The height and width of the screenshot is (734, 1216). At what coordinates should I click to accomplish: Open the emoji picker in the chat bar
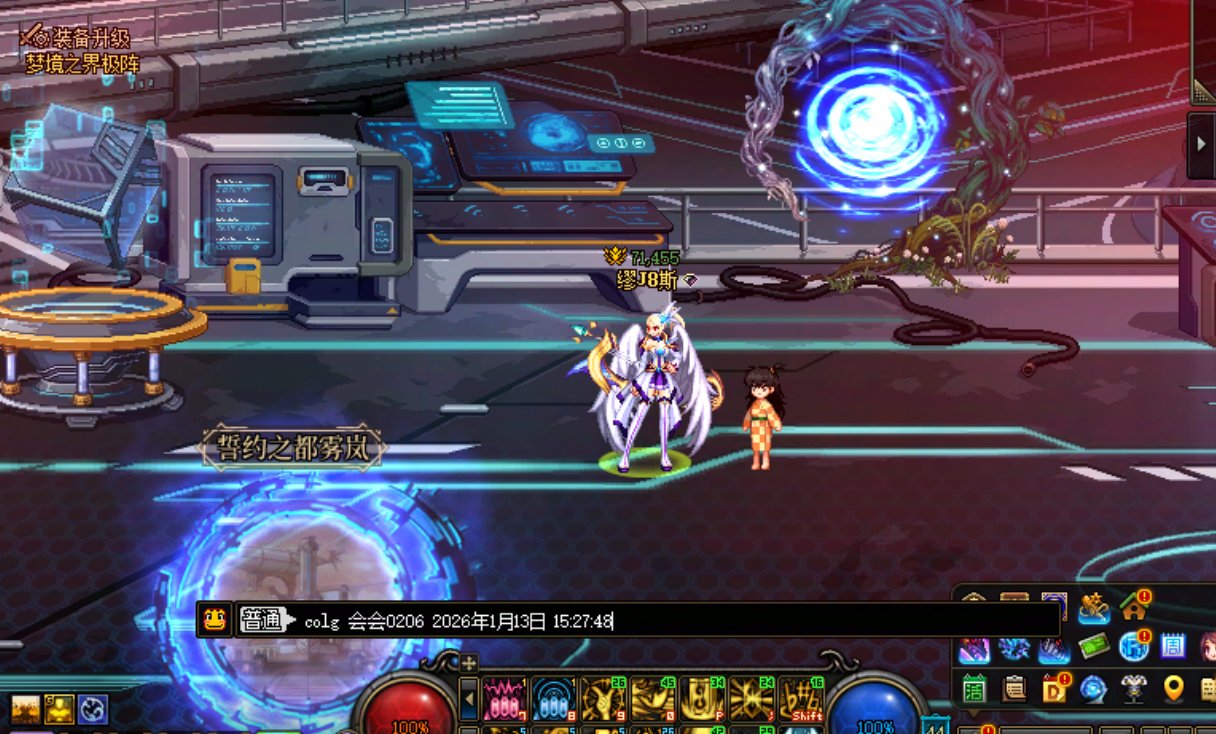tap(213, 620)
